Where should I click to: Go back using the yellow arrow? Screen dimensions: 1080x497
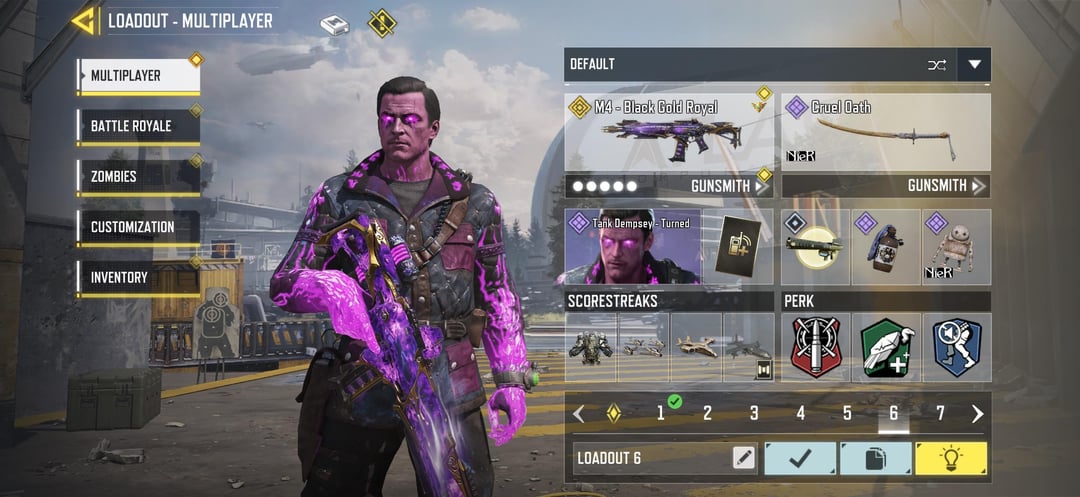tap(85, 20)
